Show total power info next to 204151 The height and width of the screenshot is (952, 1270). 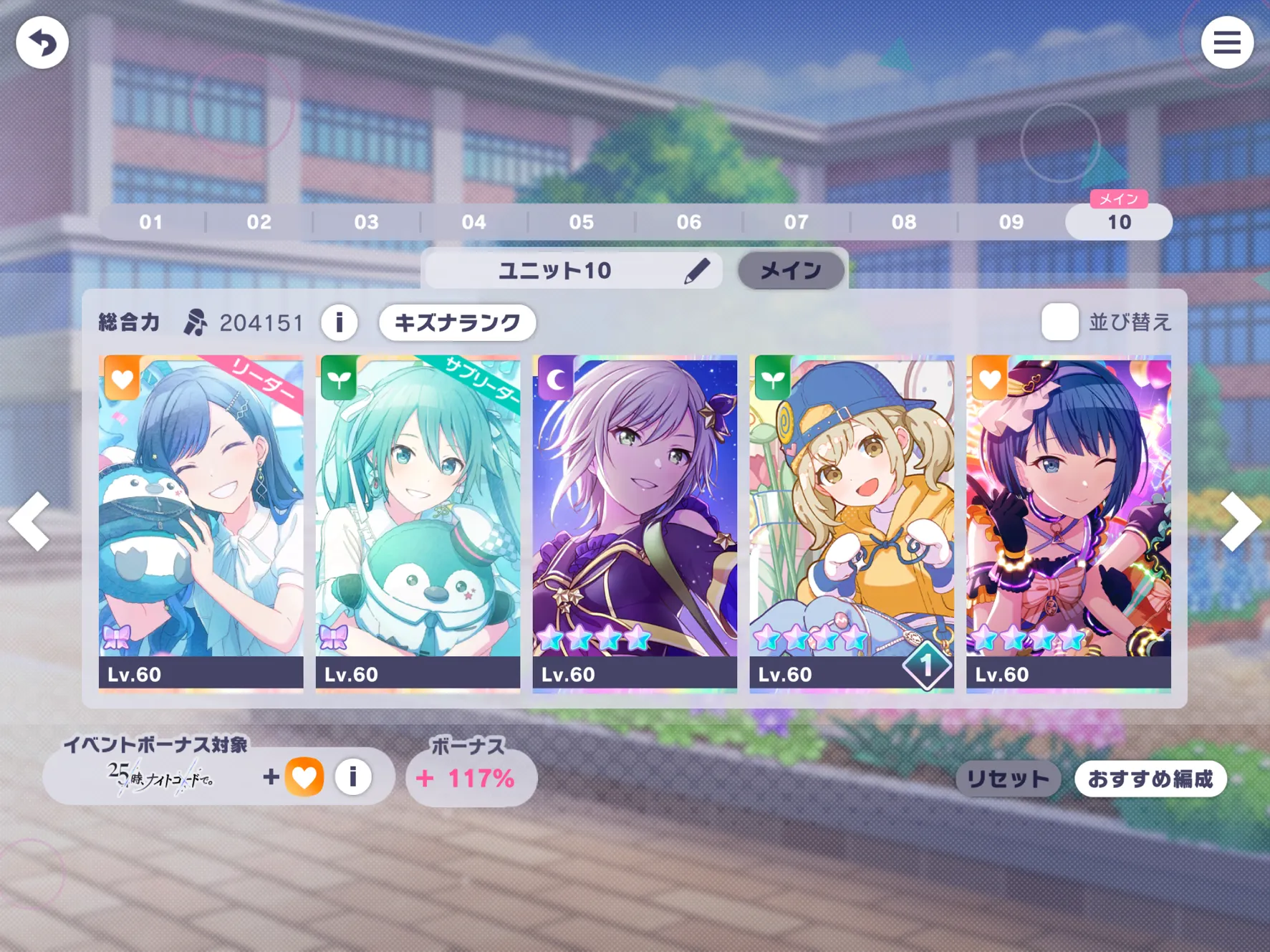point(340,323)
